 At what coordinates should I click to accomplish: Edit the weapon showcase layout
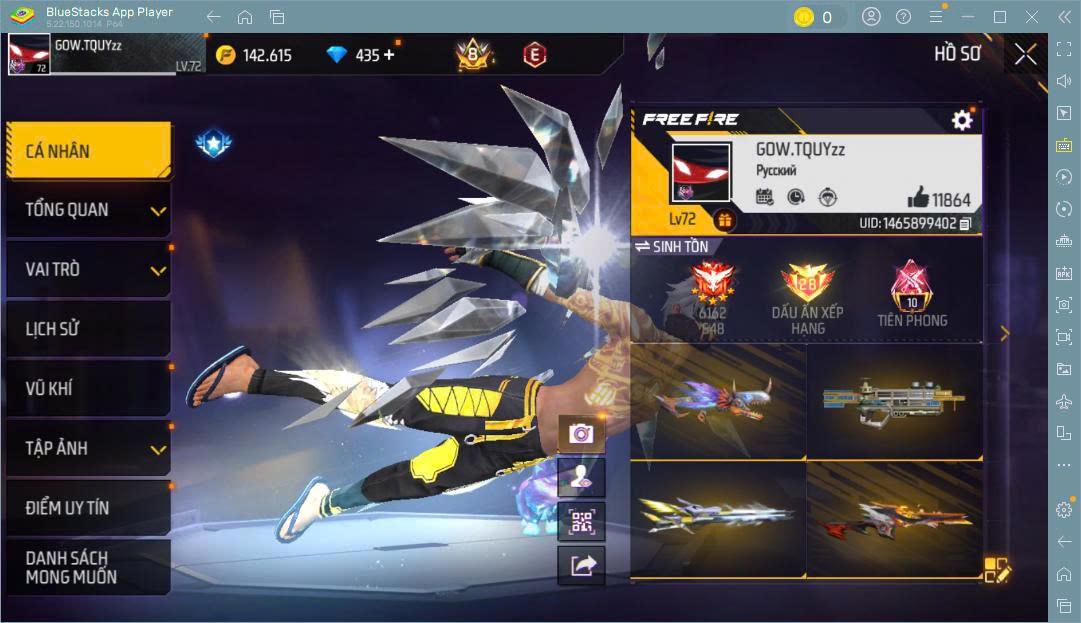click(x=997, y=570)
